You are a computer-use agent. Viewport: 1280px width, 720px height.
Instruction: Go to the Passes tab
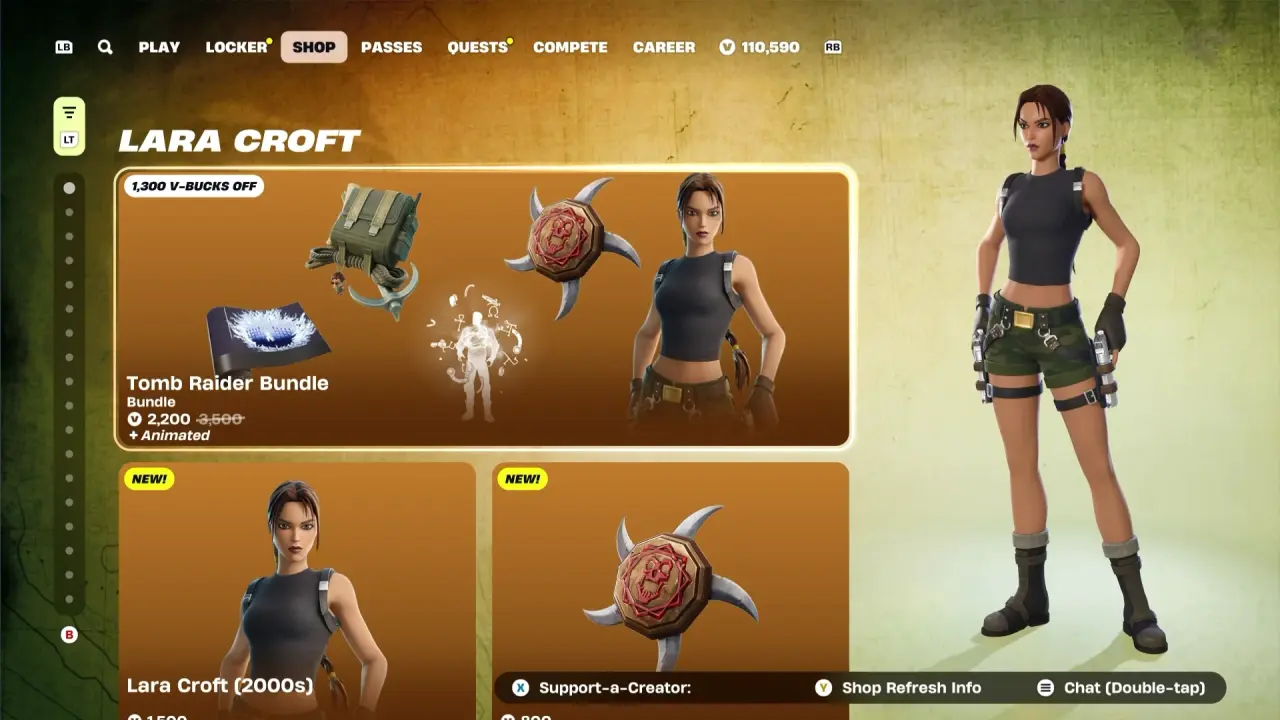click(x=391, y=47)
